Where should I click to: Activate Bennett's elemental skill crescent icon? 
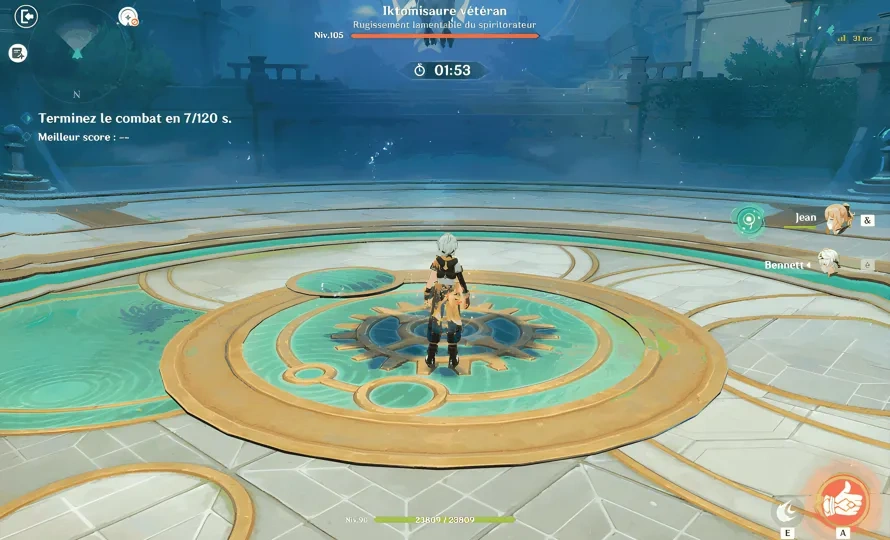click(790, 511)
